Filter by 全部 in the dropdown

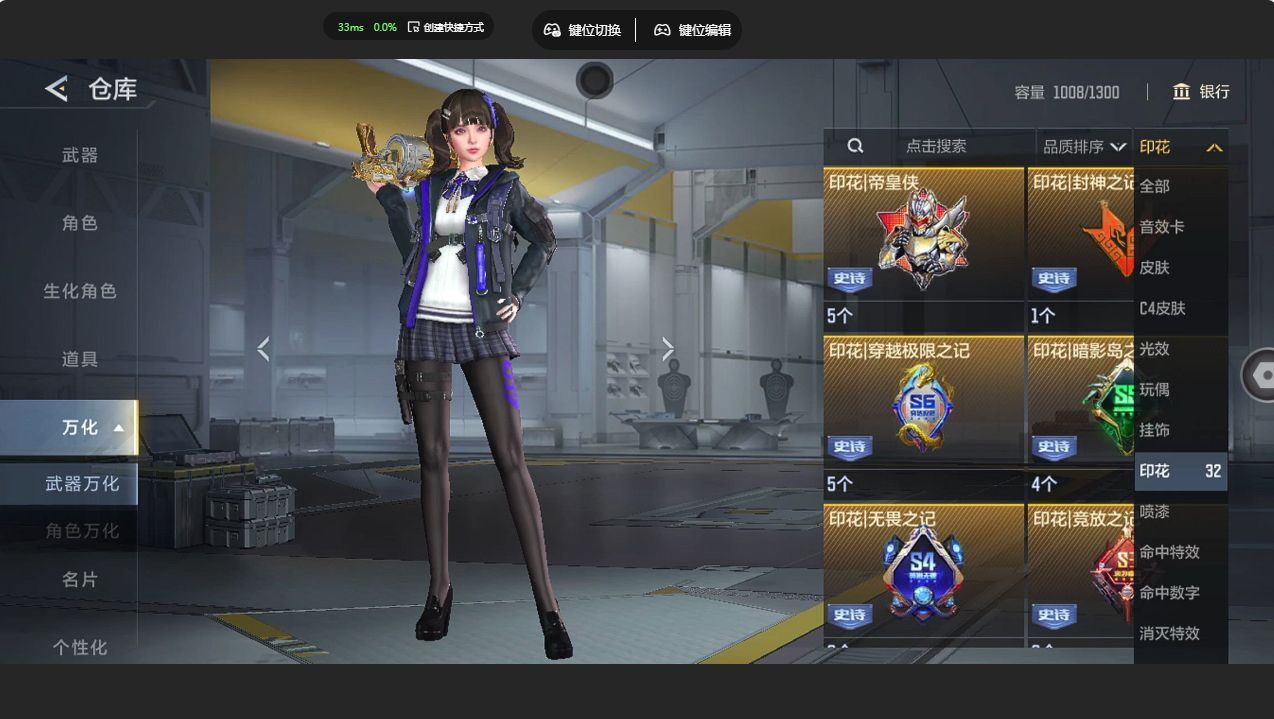[1155, 186]
